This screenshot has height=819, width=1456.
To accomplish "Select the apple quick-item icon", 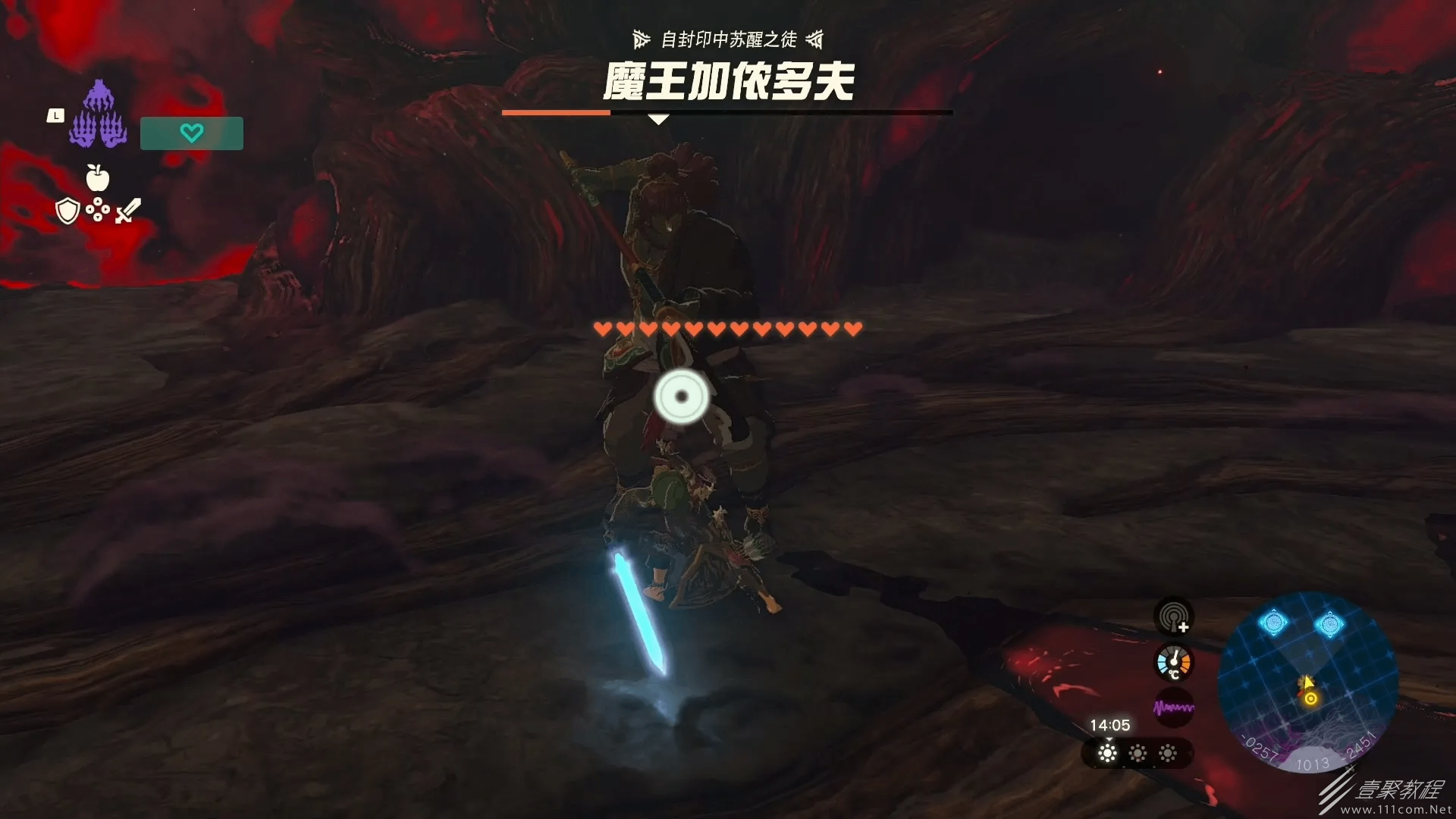I will coord(98,177).
